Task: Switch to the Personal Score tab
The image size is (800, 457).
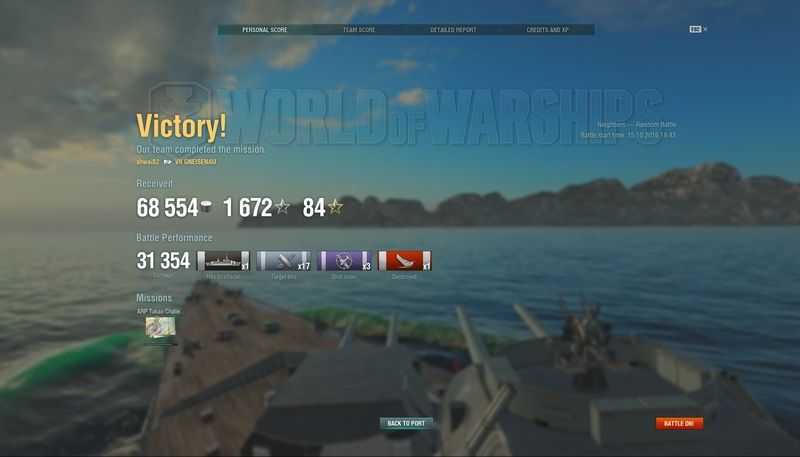Action: pos(265,30)
